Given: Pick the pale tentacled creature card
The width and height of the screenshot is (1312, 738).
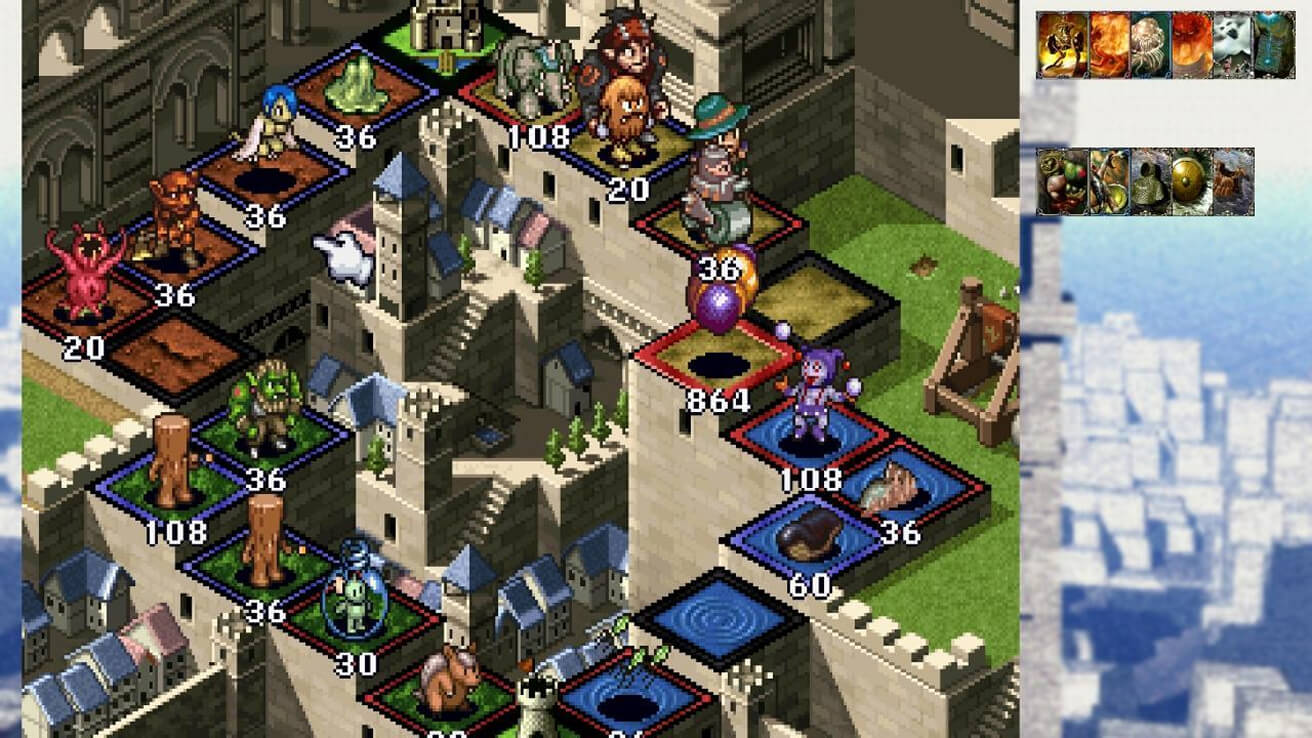Looking at the screenshot, I should click(x=1150, y=45).
